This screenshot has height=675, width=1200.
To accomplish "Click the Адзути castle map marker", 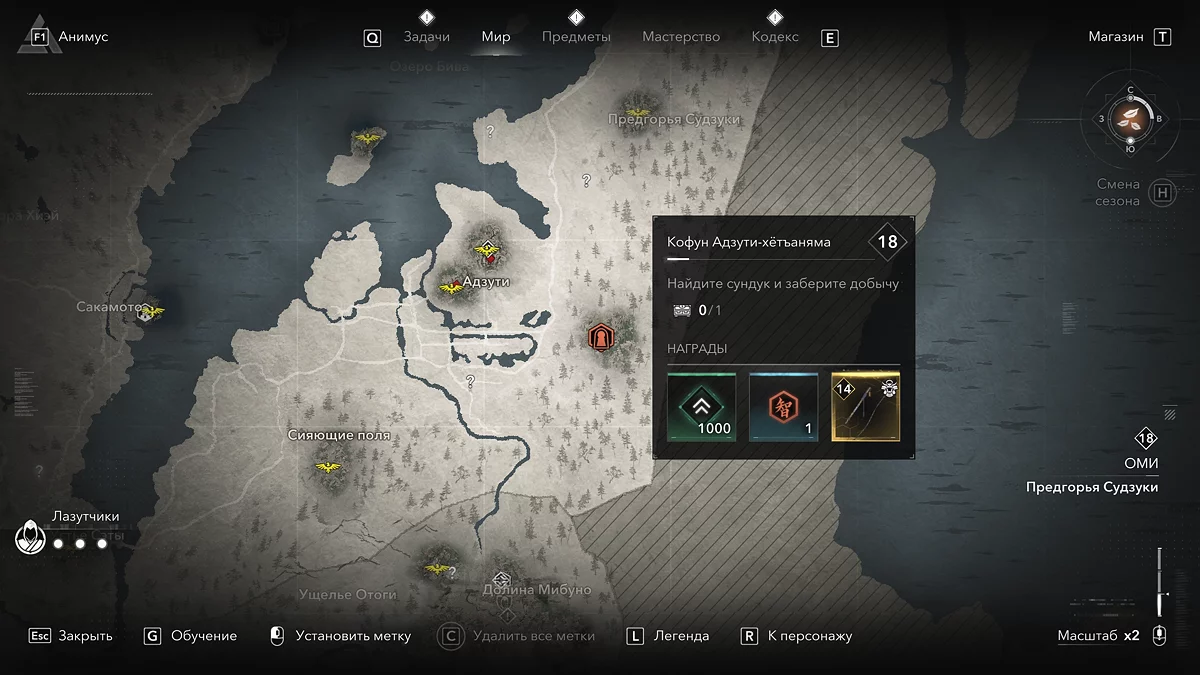I will [488, 246].
